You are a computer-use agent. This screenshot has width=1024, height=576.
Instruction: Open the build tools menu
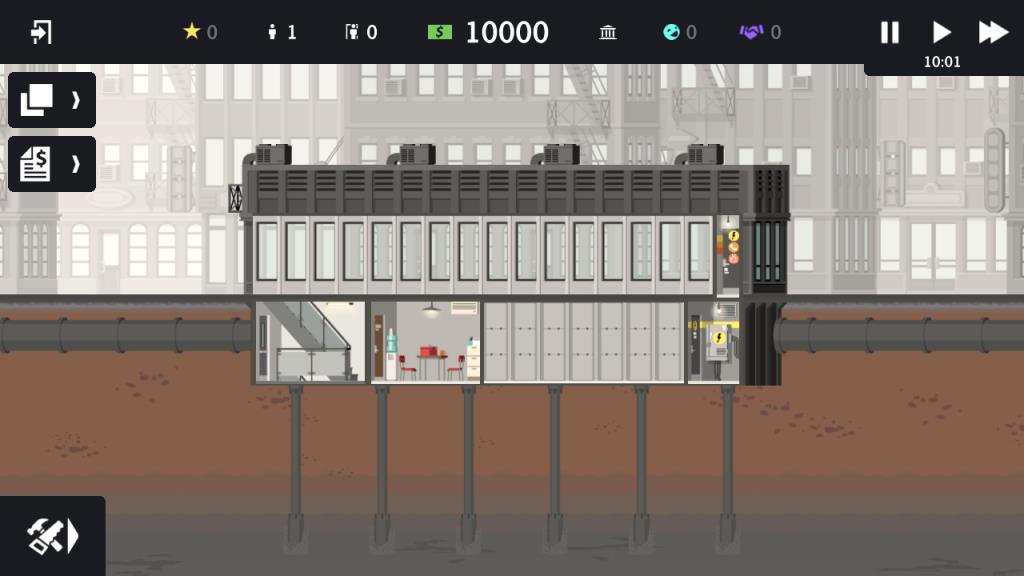[52, 537]
